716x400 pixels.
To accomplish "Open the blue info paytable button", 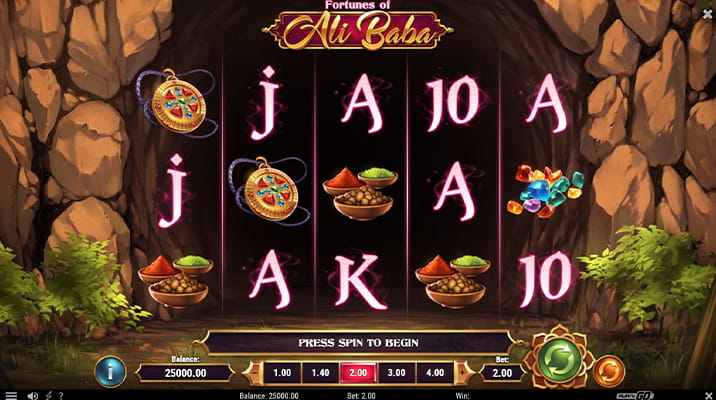I will pyautogui.click(x=110, y=372).
